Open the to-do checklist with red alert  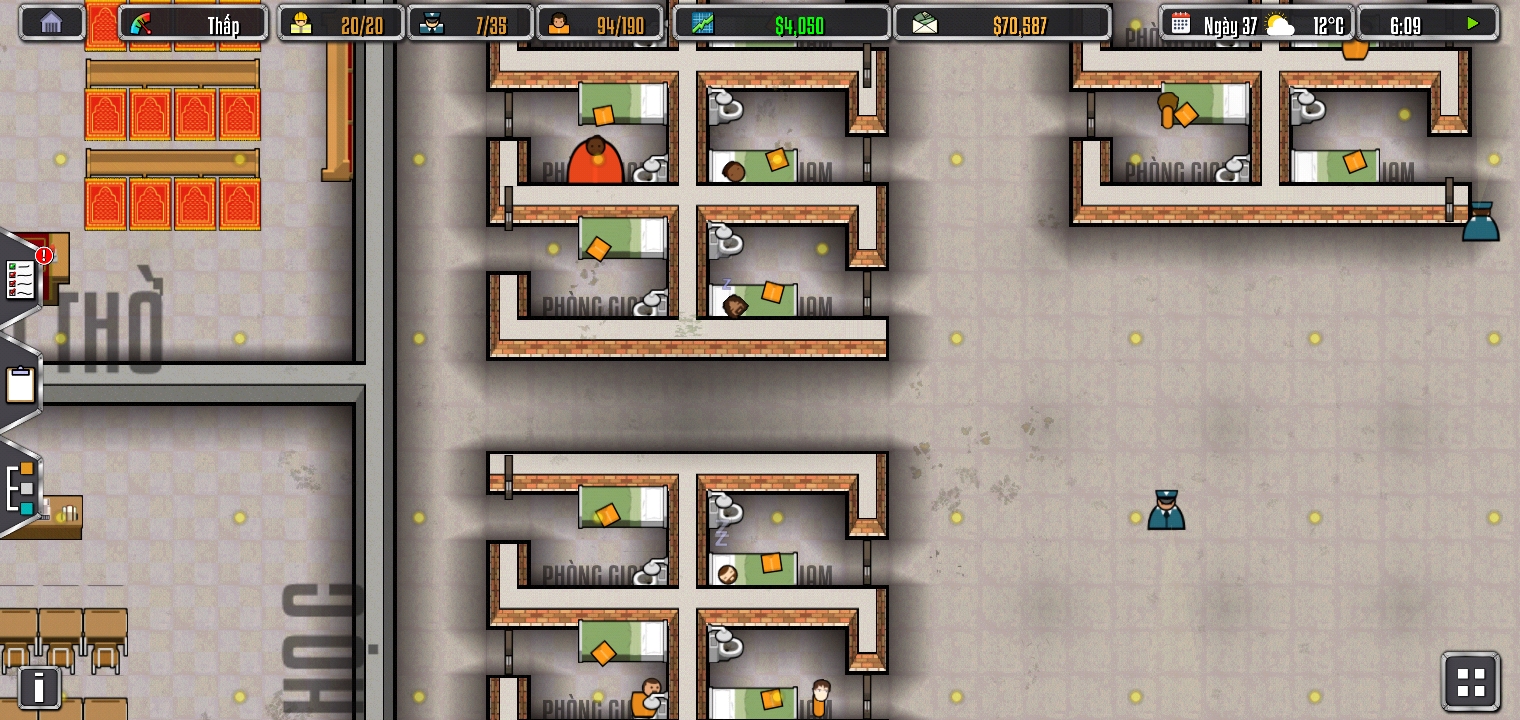pyautogui.click(x=22, y=279)
